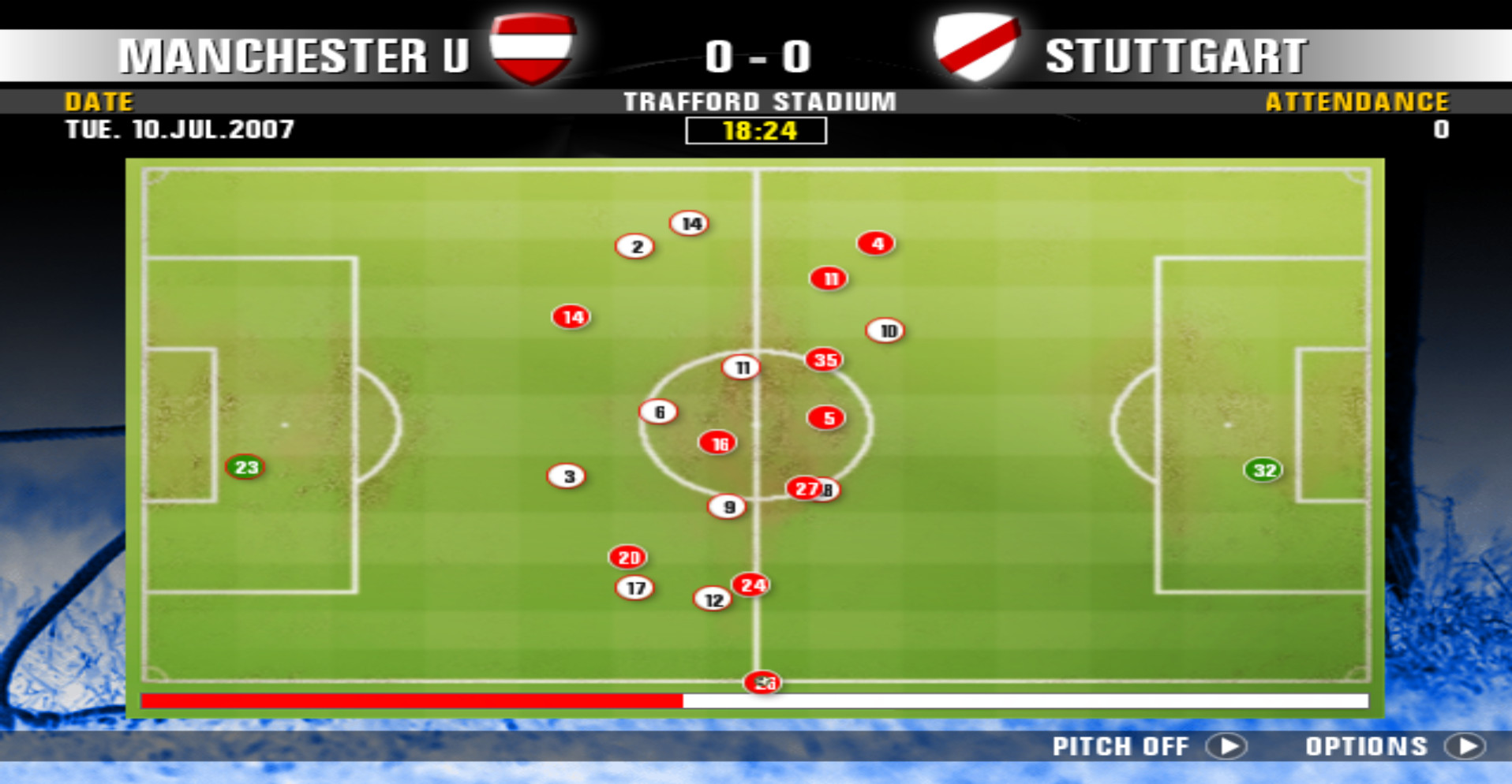Screen dimensions: 1512x784
Task: Open OPTIONS menu at bottom right
Action: 1368,746
